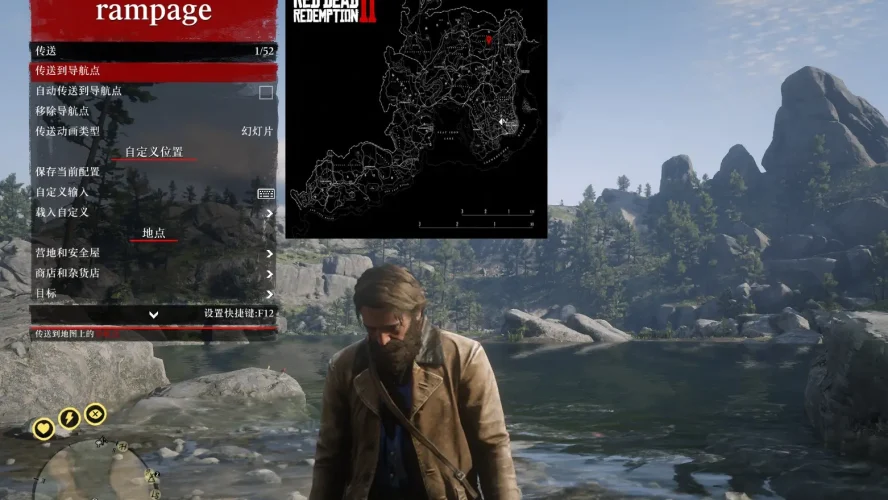Click the Dead Eye core icon
This screenshot has height=500, width=888.
95,412
